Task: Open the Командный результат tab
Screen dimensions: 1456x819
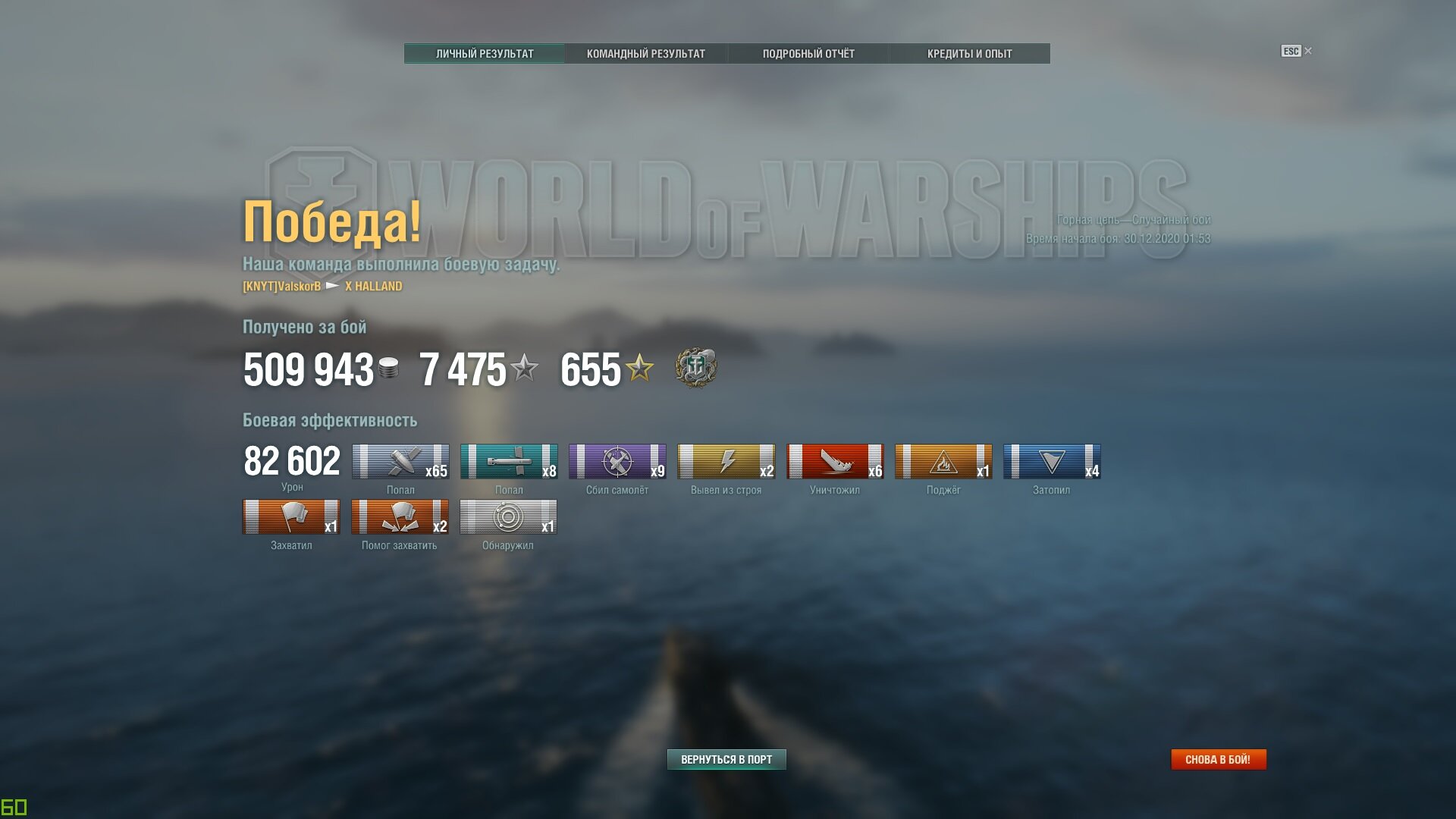Action: pos(645,54)
